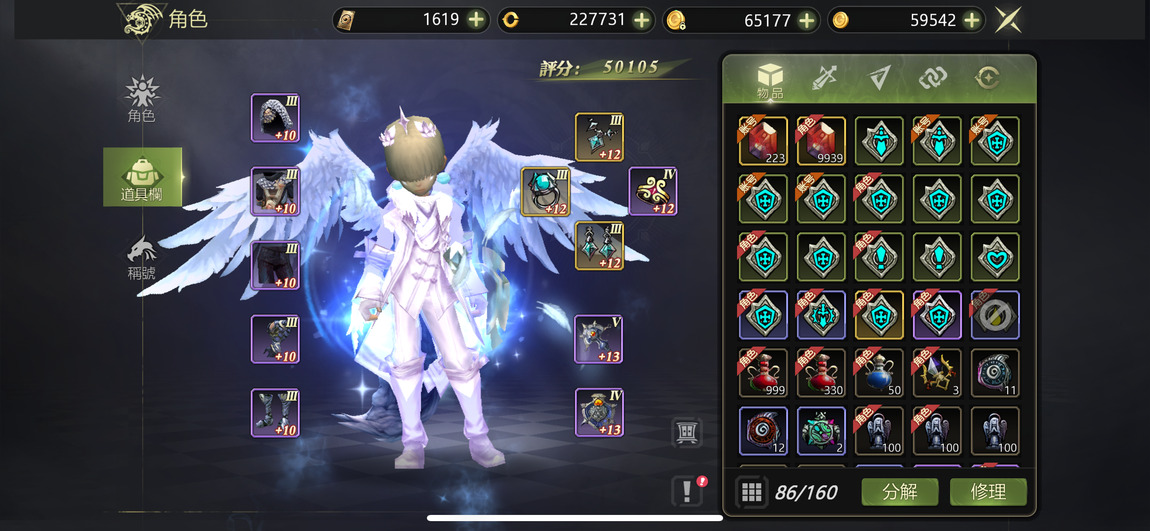Select the equipped helmet slot
This screenshot has height=531, width=1150.
[275, 119]
